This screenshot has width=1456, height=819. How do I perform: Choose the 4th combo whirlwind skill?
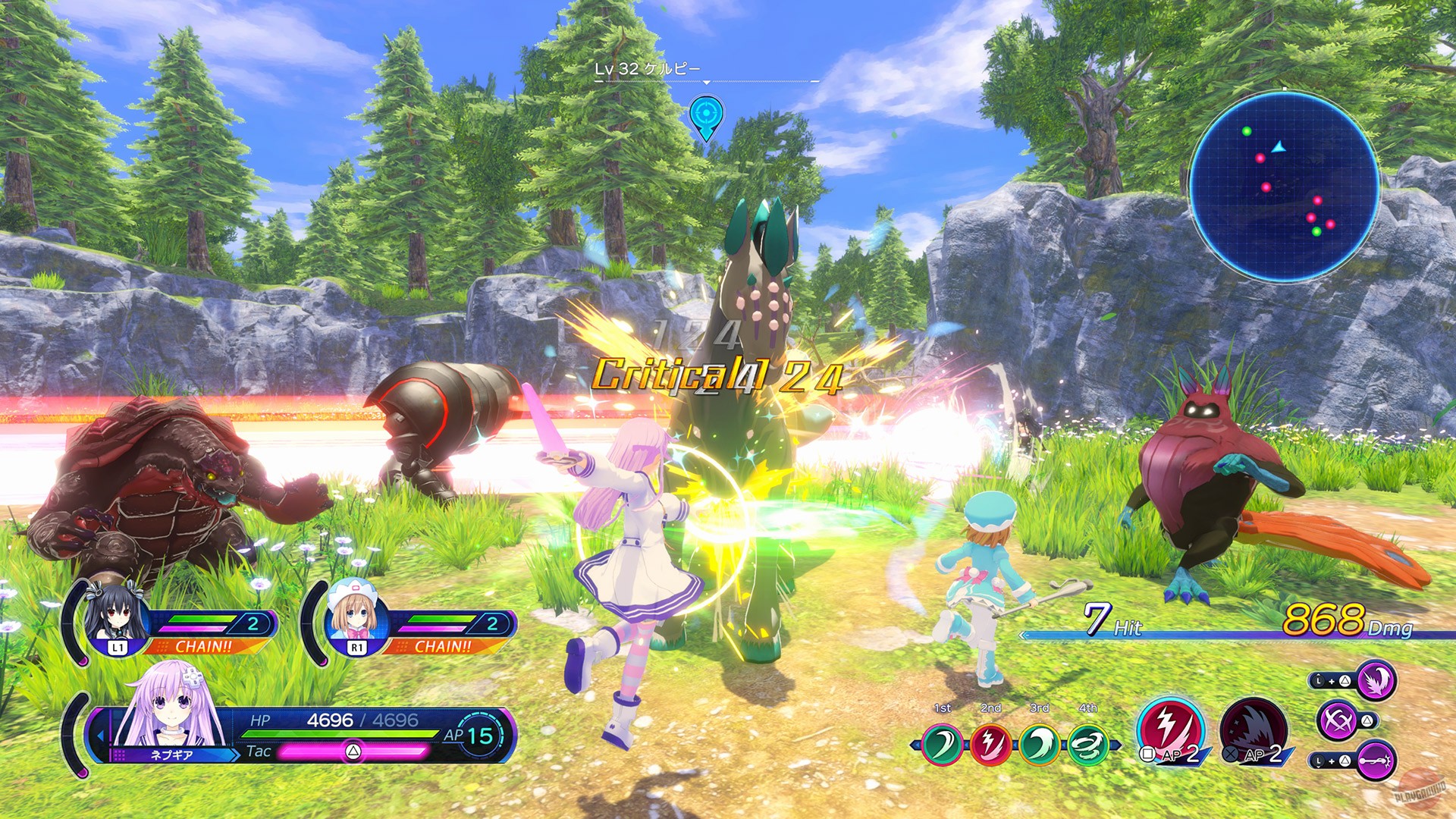click(1088, 744)
